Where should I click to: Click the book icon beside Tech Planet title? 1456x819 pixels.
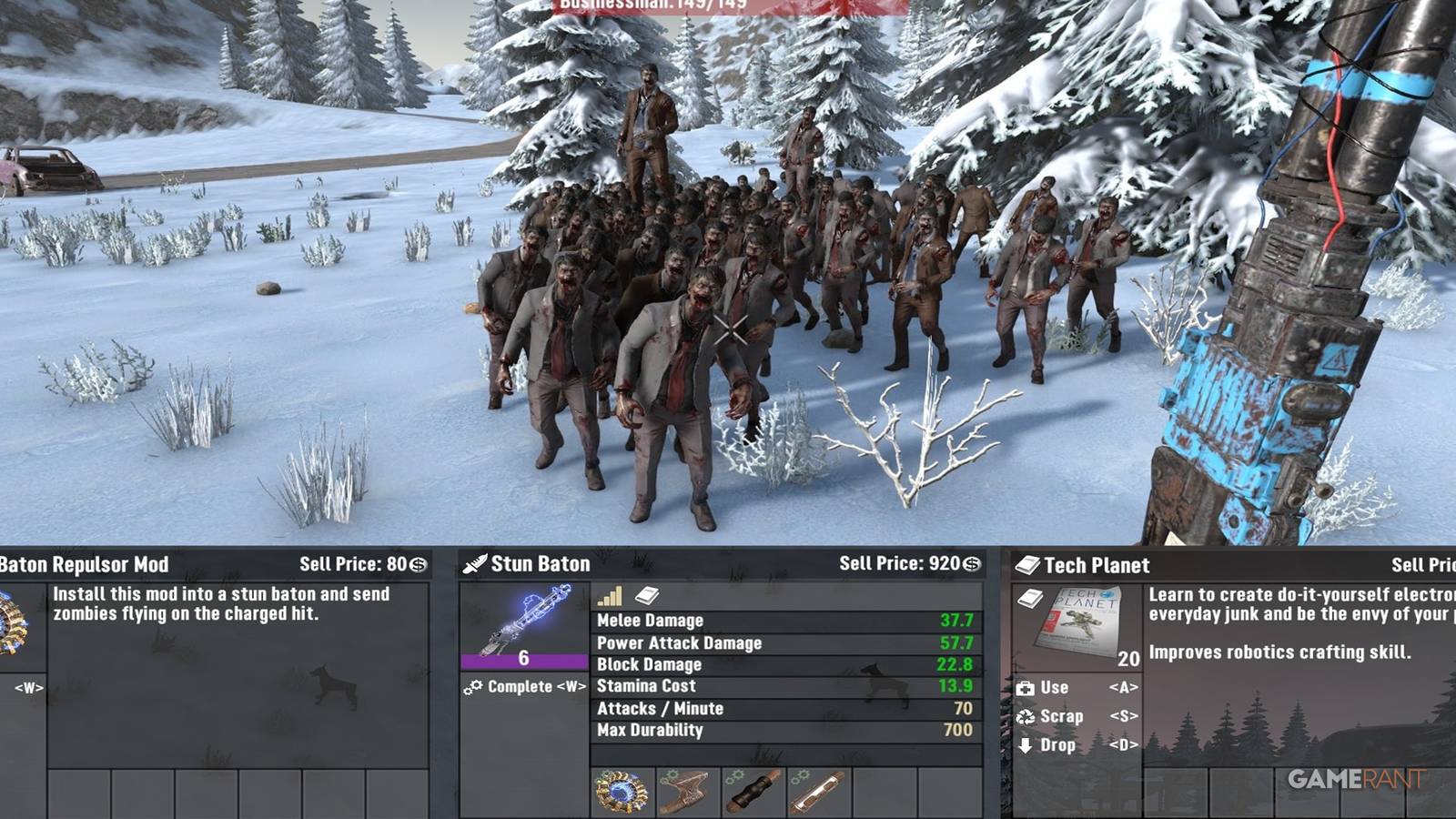(1028, 565)
